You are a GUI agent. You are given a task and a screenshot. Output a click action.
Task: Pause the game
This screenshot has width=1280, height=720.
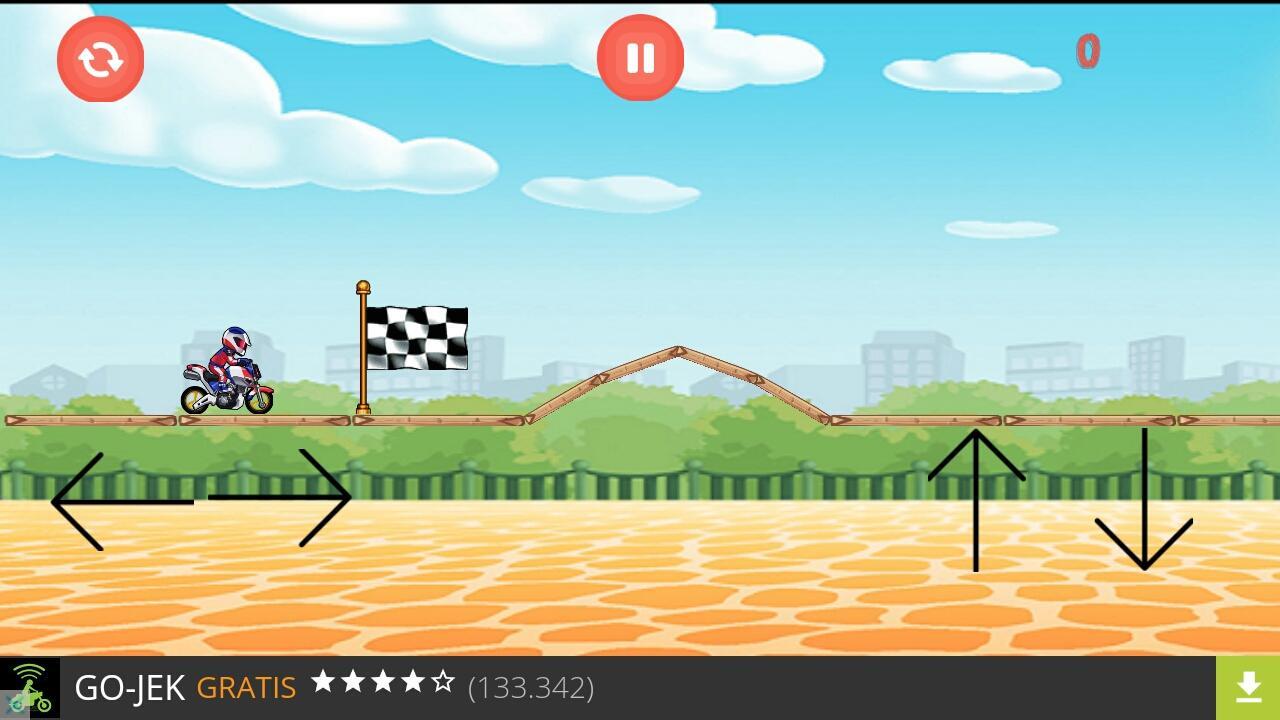coord(640,58)
